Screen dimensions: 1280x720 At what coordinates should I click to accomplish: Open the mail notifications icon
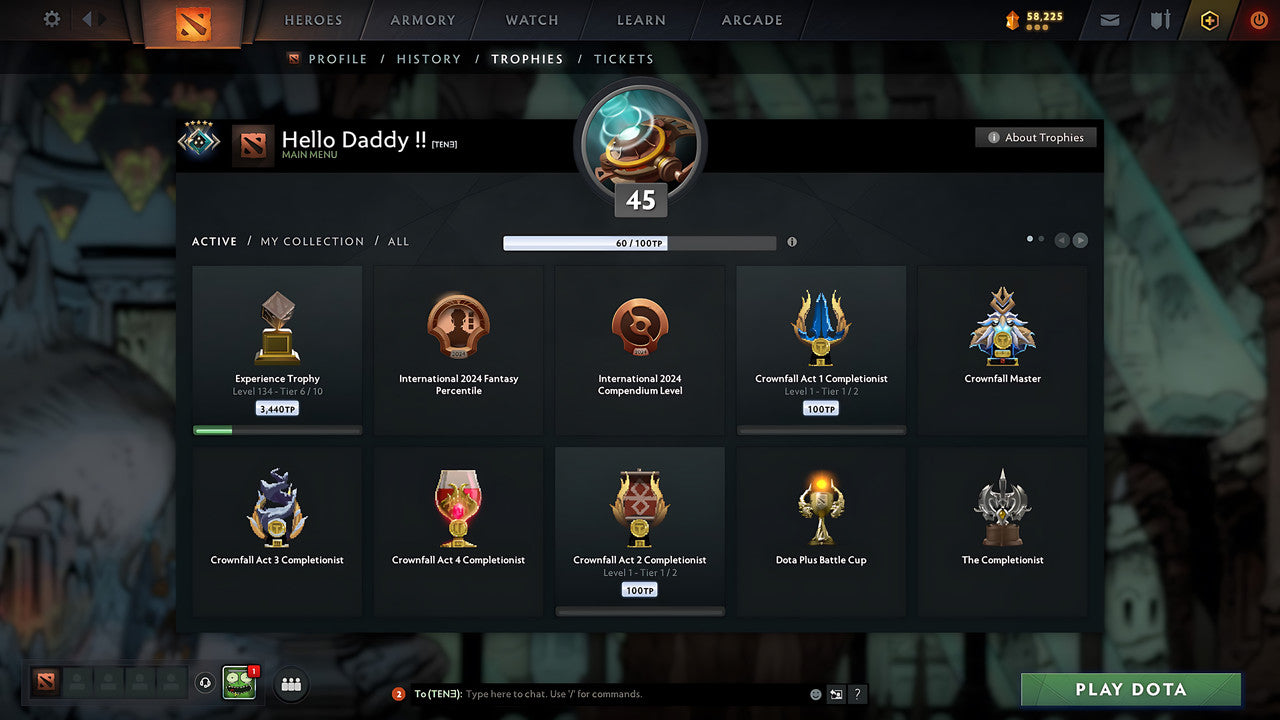(x=1108, y=20)
